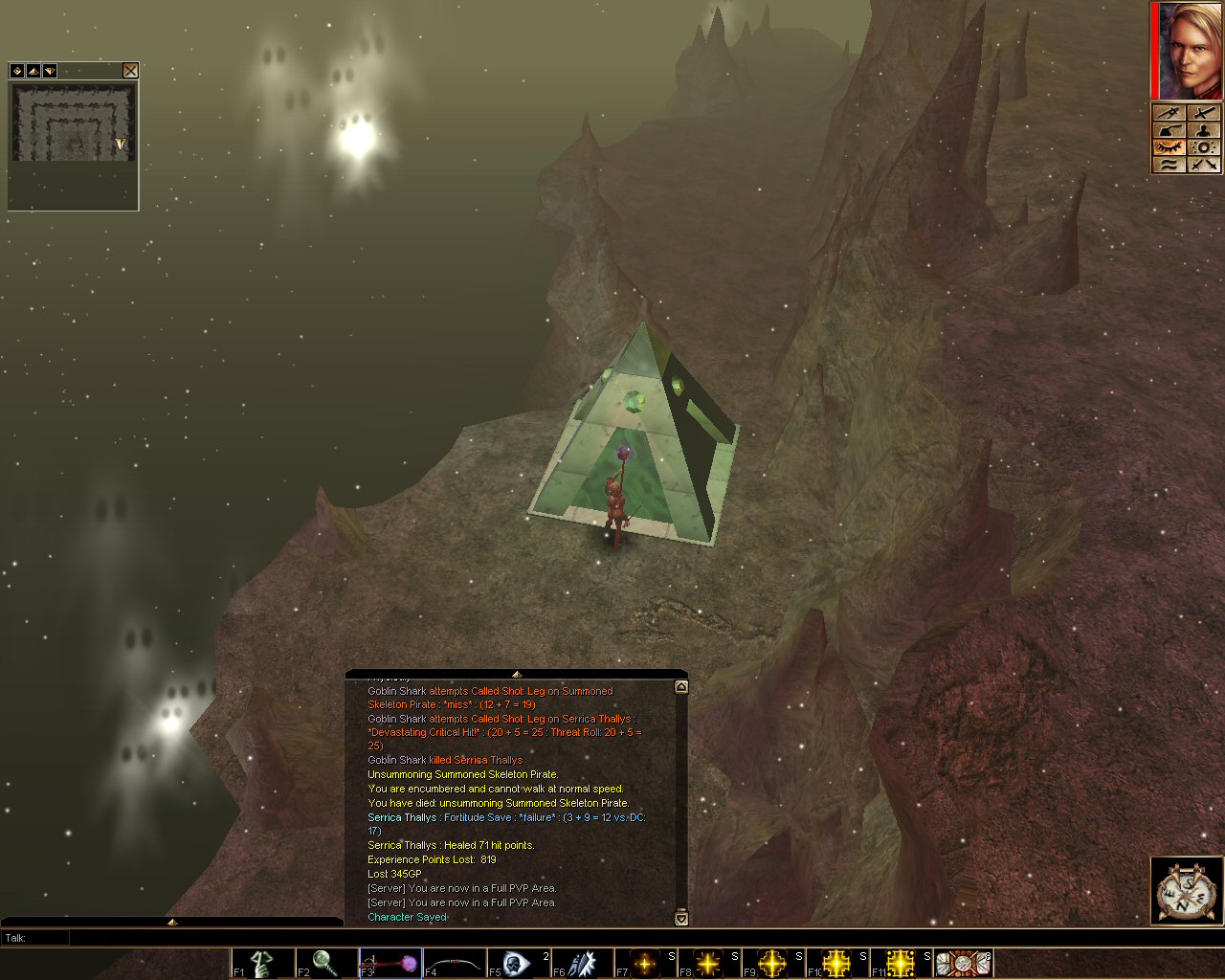The width and height of the screenshot is (1225, 980).
Task: Select the purple orb mace F3 quickslot
Action: [390, 963]
